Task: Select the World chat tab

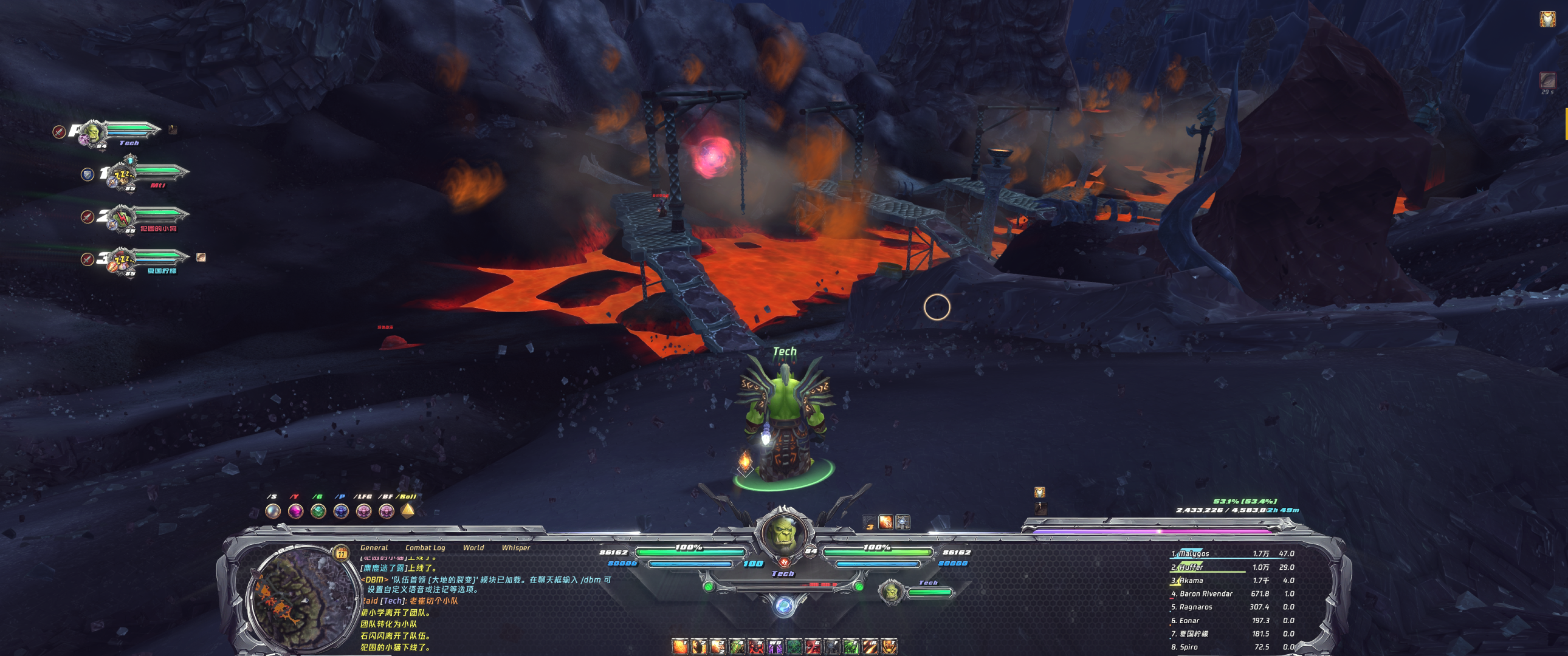Action: [473, 548]
